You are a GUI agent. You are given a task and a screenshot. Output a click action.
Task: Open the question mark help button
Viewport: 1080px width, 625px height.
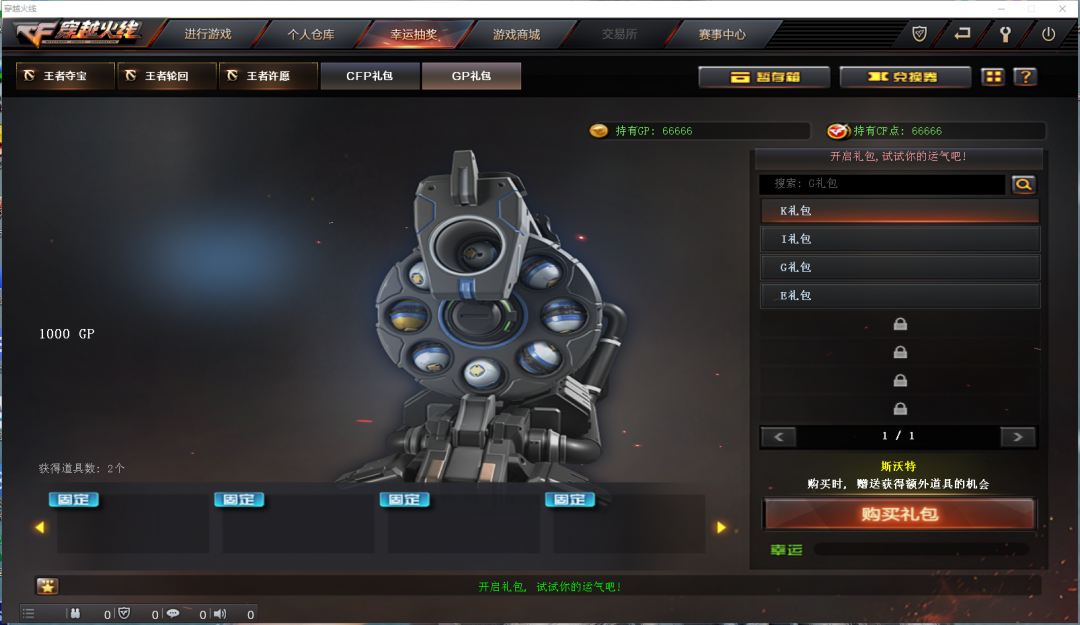click(1024, 77)
